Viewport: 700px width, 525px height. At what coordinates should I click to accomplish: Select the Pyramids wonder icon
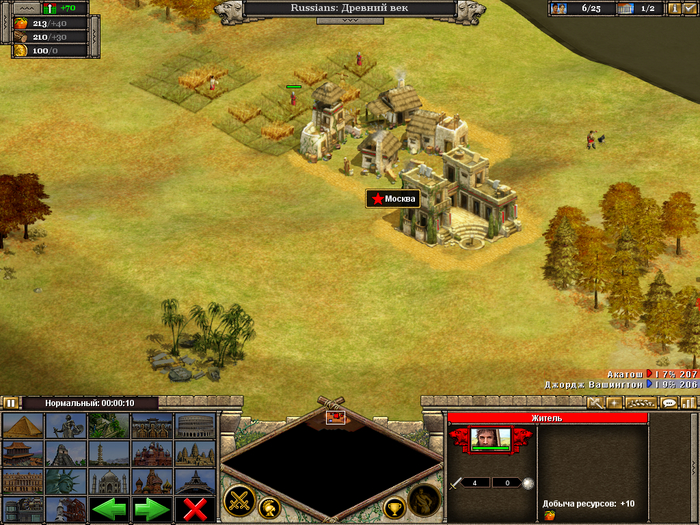click(22, 426)
